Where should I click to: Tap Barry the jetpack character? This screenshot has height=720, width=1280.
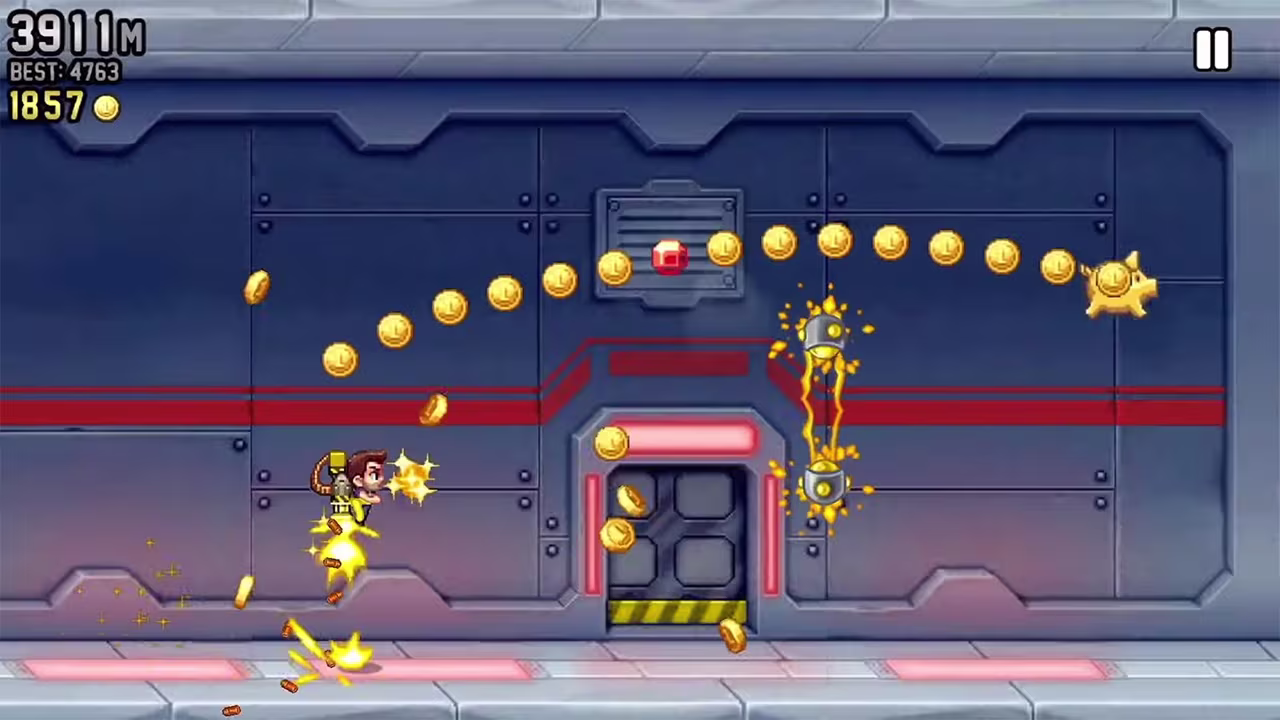click(x=360, y=490)
